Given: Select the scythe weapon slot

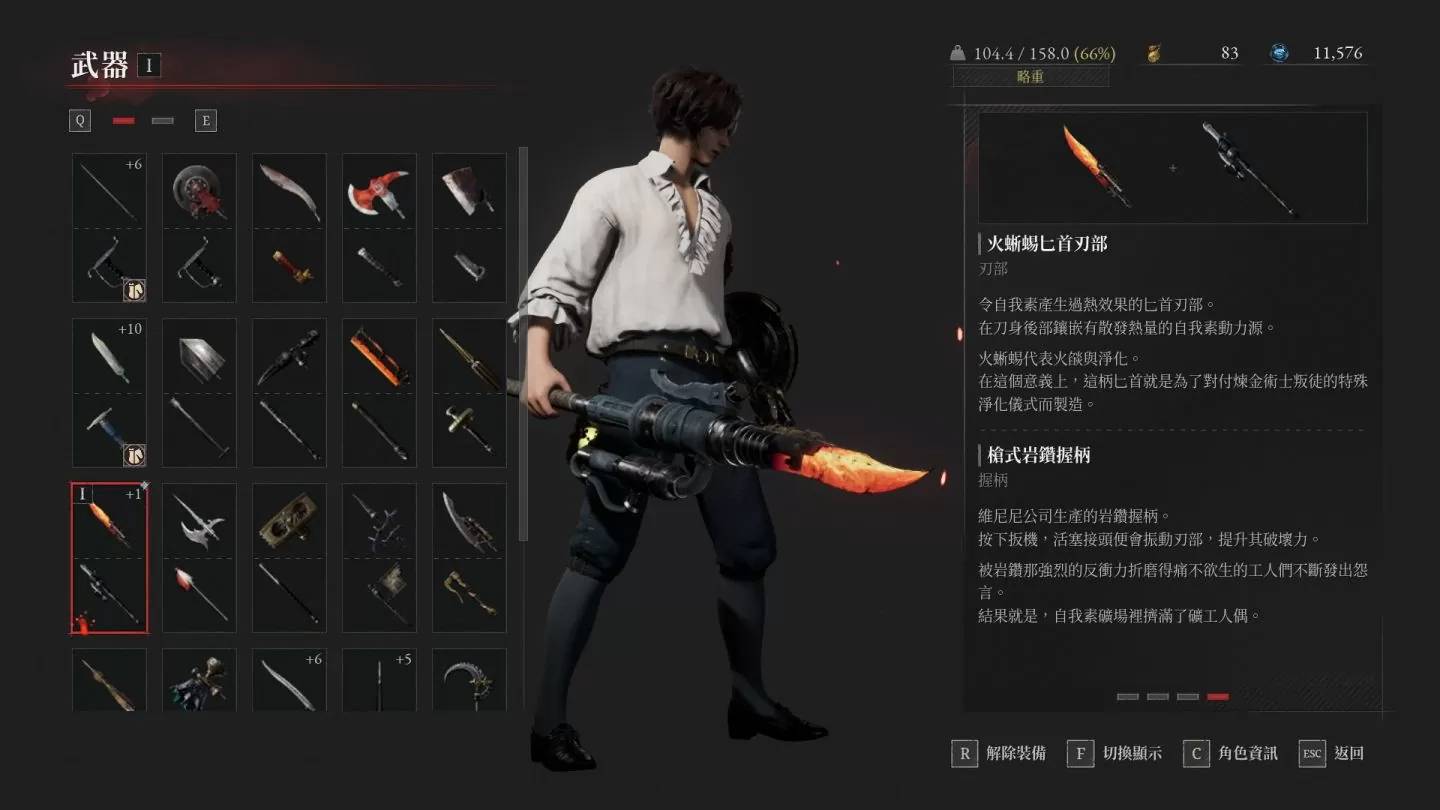Looking at the screenshot, I should pos(469,680).
